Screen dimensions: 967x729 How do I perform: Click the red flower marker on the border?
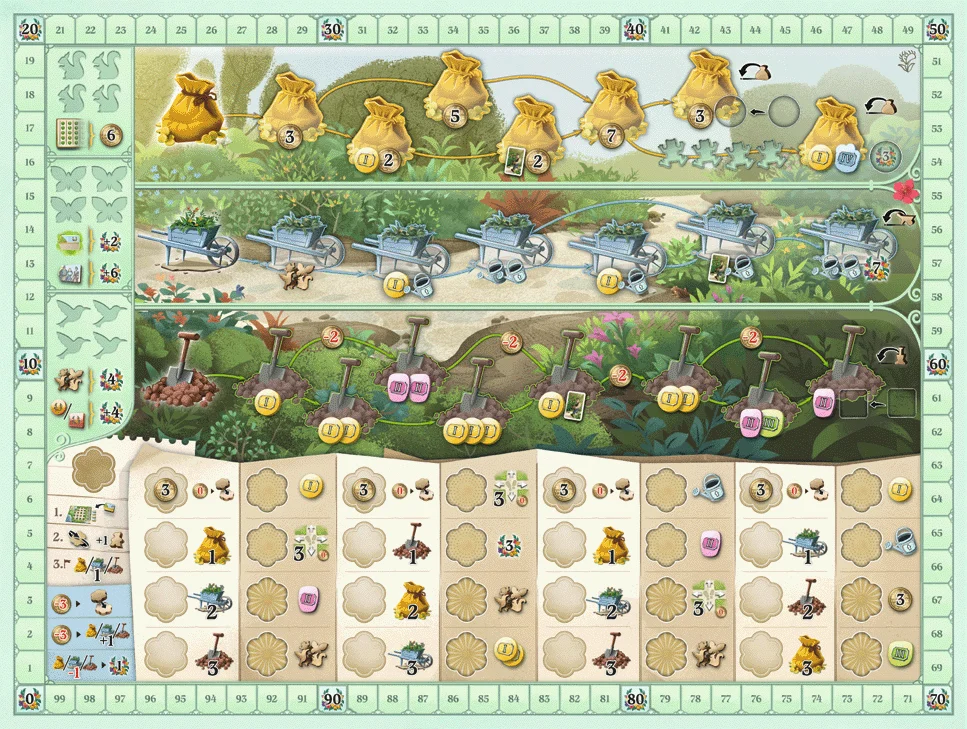pyautogui.click(x=905, y=190)
